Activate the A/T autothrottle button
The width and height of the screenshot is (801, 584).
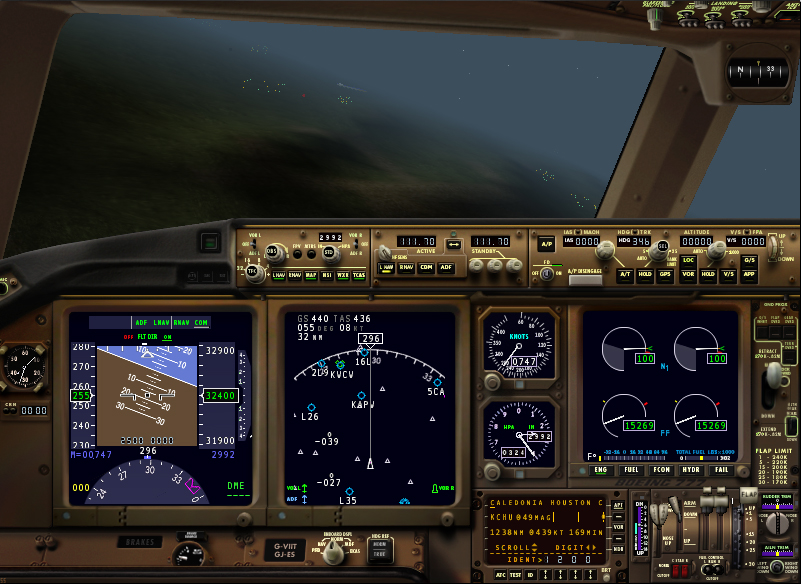click(x=624, y=273)
